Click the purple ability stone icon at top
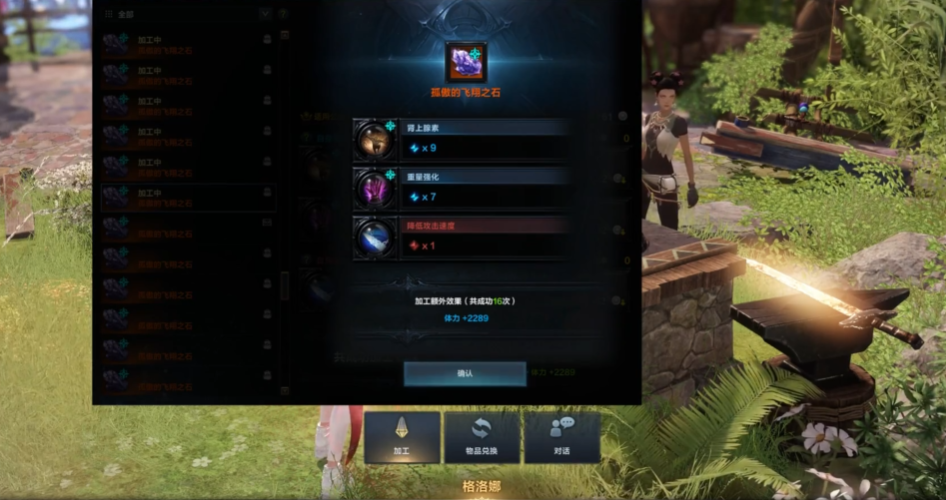Viewport: 946px width, 500px height. coord(466,62)
